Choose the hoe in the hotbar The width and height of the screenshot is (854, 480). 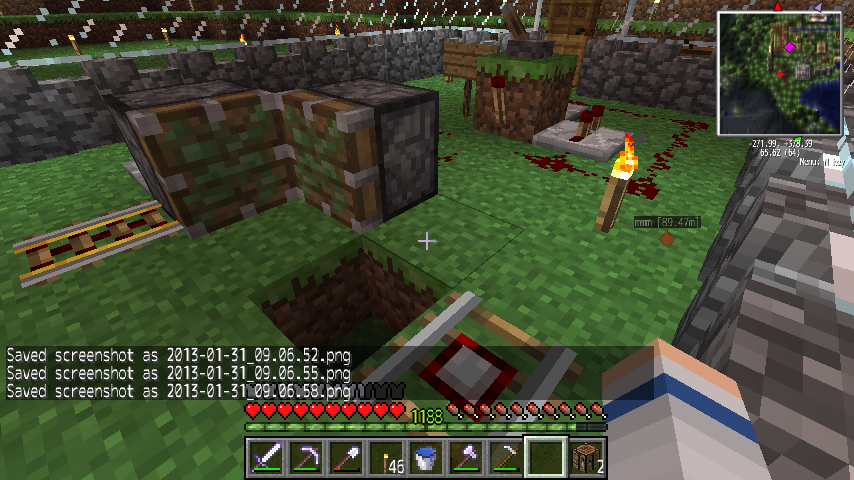(505, 458)
